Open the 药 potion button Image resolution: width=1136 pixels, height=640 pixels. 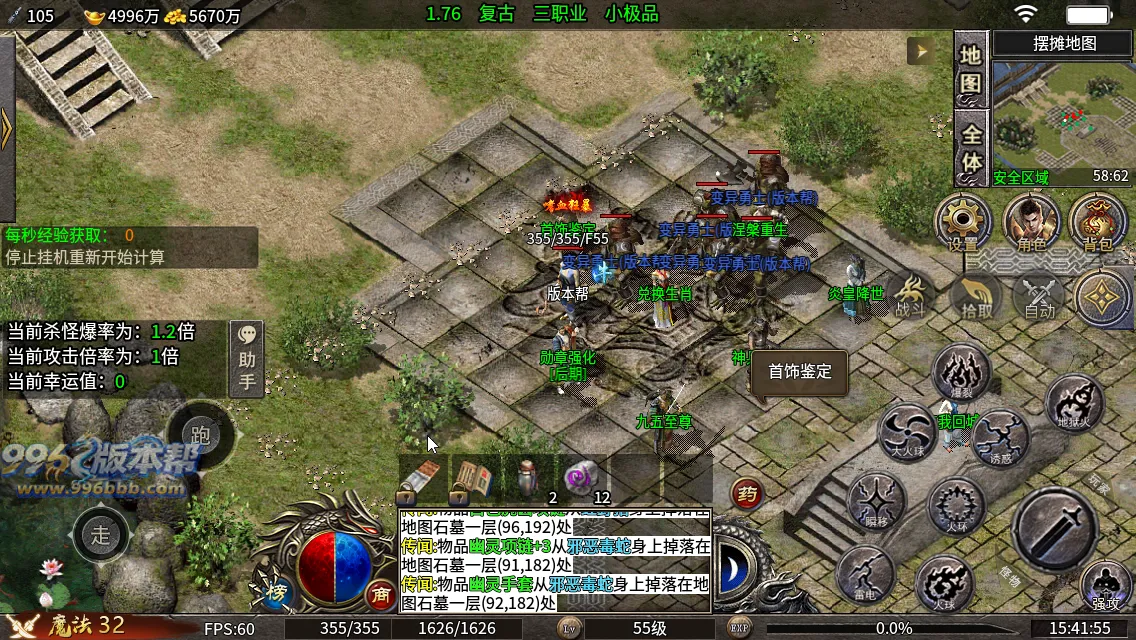pyautogui.click(x=745, y=492)
